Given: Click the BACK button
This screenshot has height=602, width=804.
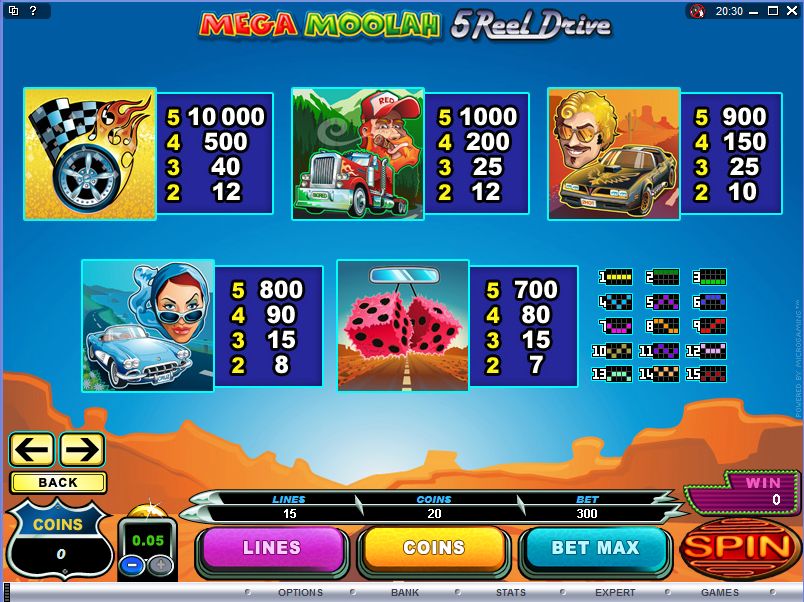Looking at the screenshot, I should coord(58,482).
